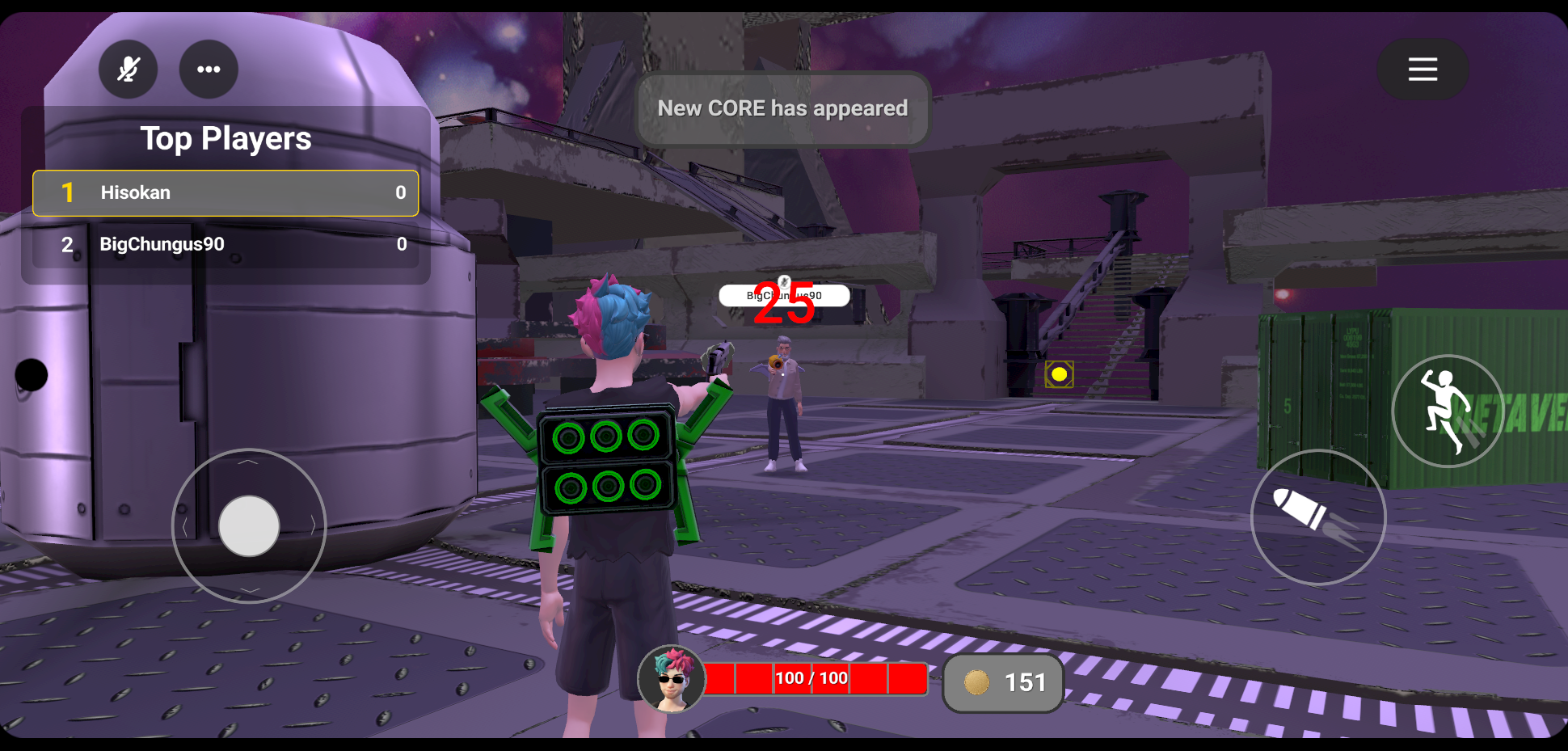1568x751 pixels.
Task: Tap the coin balance counter
Action: (1003, 683)
